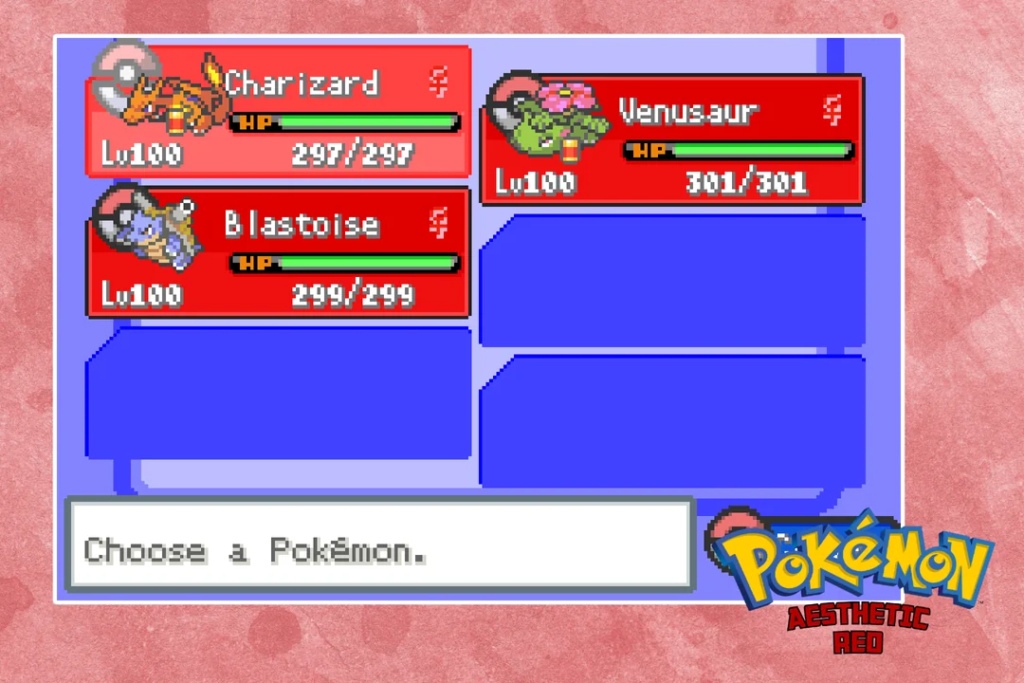Pick Venusaur in the party list
Screen dimensions: 1024x683
click(672, 141)
